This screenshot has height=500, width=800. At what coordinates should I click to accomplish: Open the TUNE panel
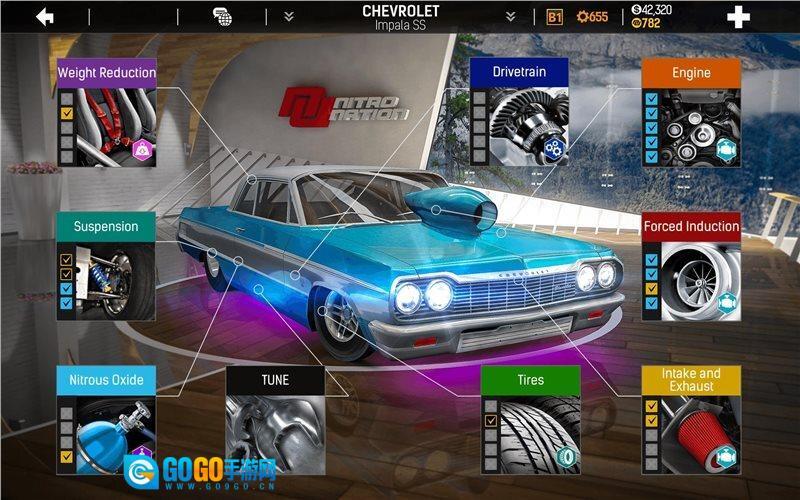(x=275, y=419)
